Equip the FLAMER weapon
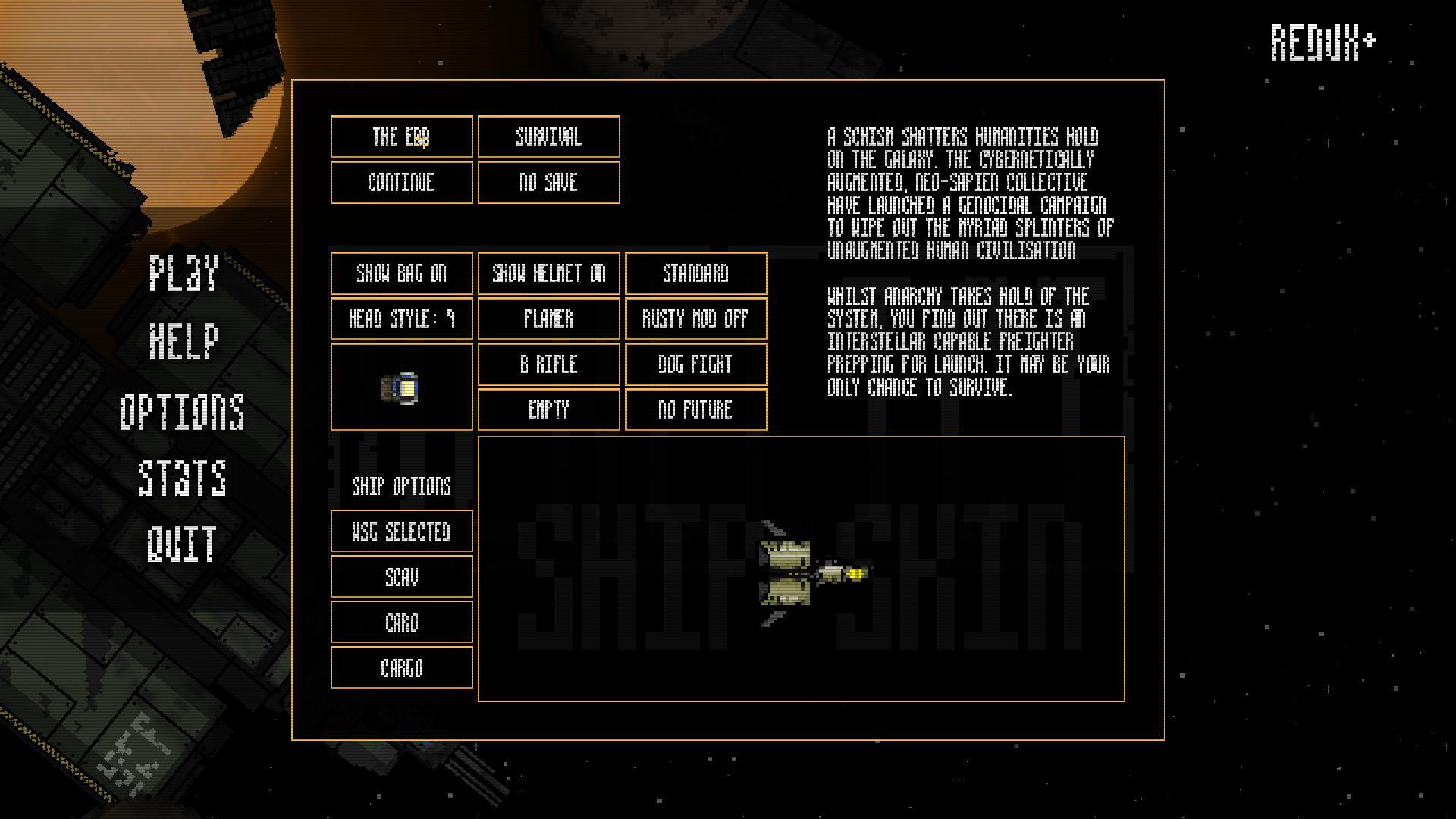The width and height of the screenshot is (1456, 819). pyautogui.click(x=548, y=319)
